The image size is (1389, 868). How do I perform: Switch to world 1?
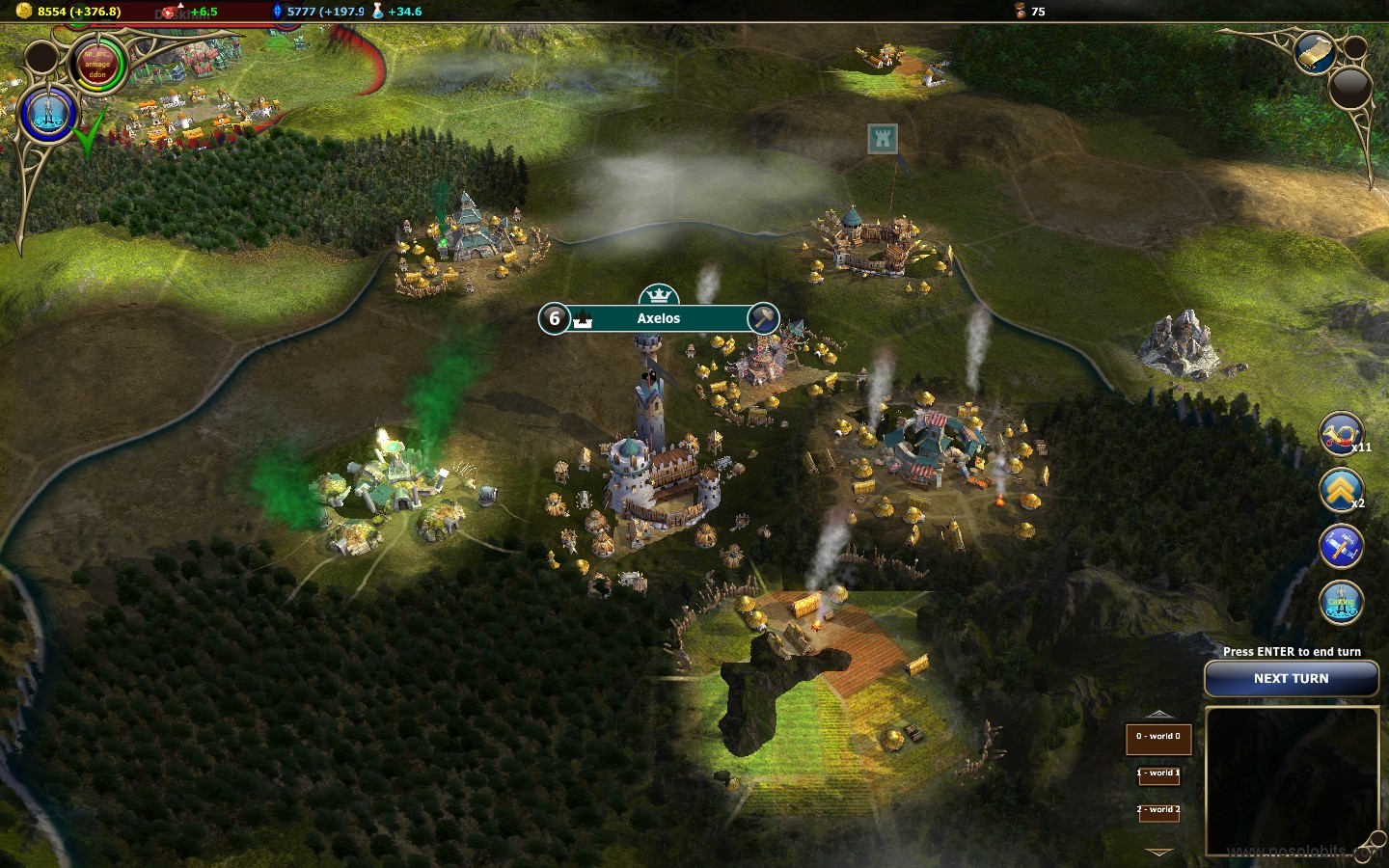pos(1158,773)
